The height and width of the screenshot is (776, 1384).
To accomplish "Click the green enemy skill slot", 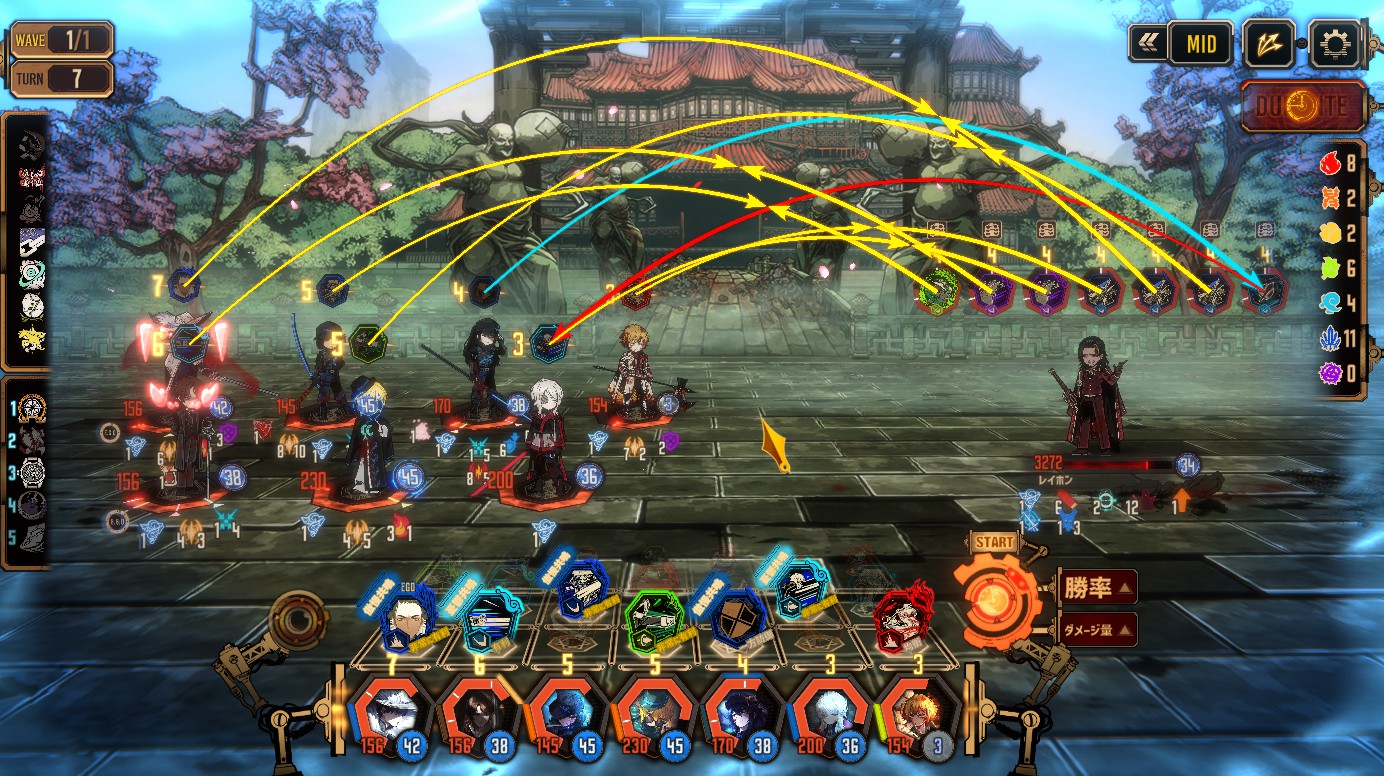I will tap(939, 291).
